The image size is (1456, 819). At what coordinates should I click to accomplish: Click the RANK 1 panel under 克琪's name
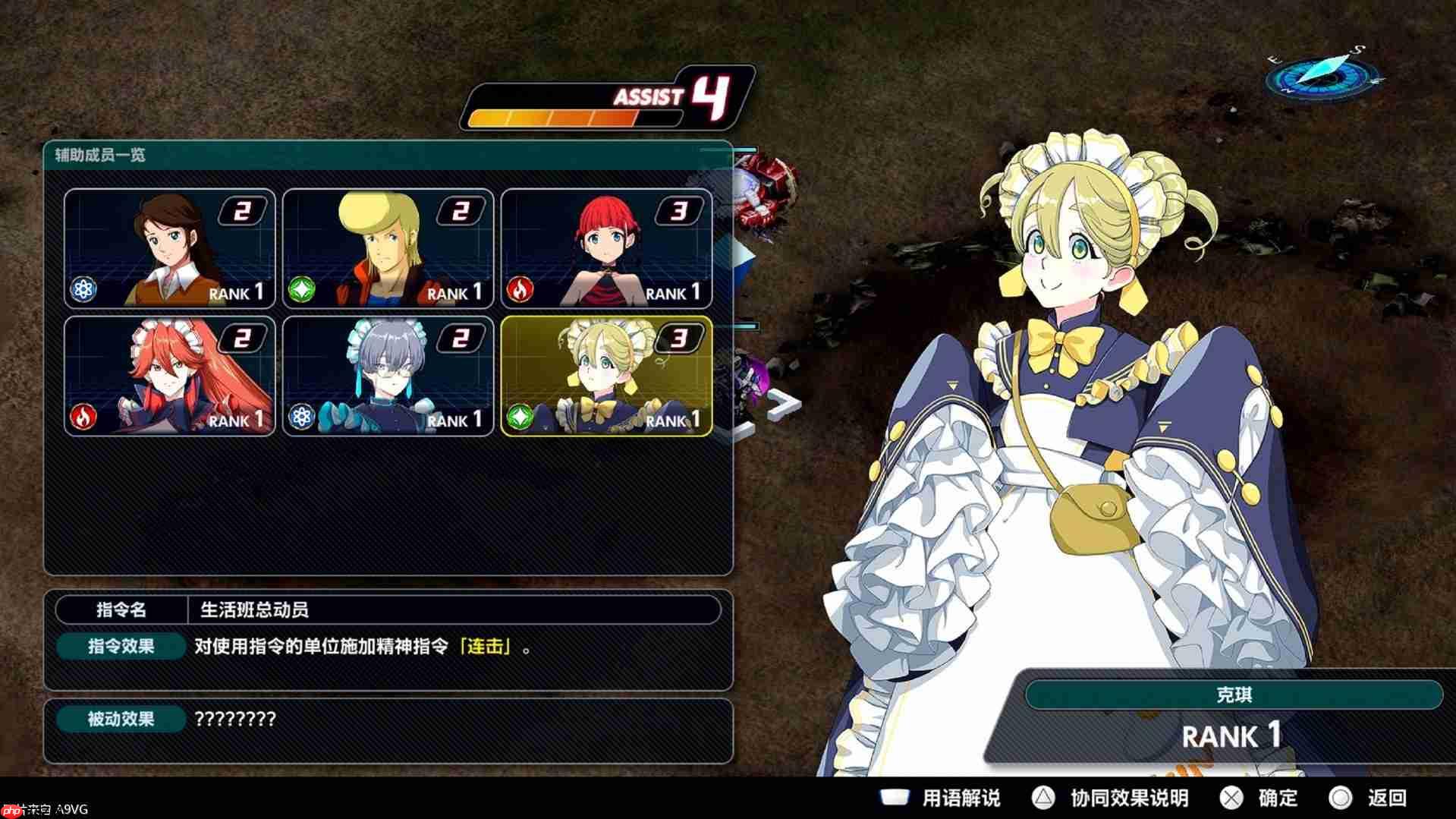click(1231, 735)
